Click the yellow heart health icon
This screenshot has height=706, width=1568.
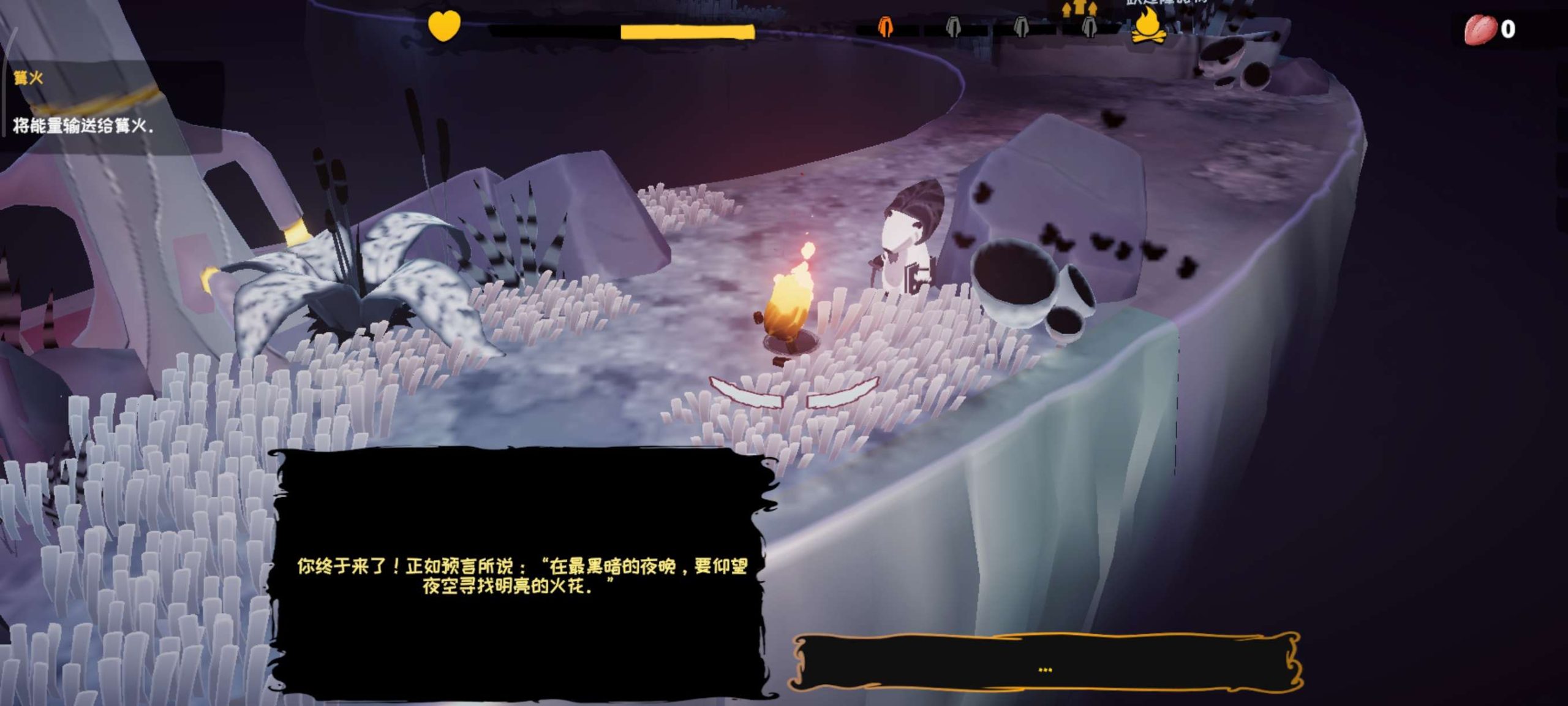[443, 26]
